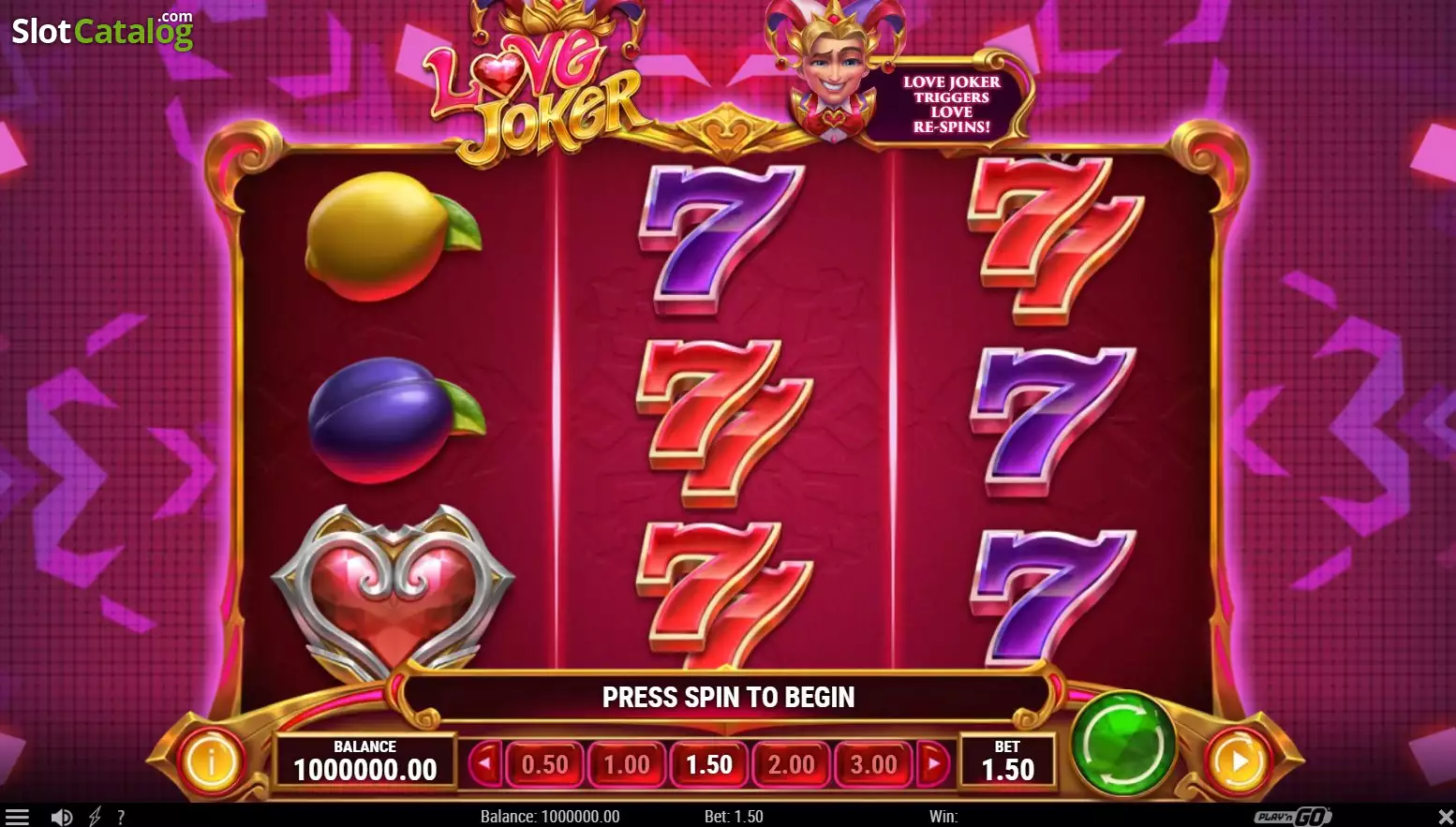Viewport: 1456px width, 827px height.
Task: Select the 2.00 bet amount
Action: 791,764
